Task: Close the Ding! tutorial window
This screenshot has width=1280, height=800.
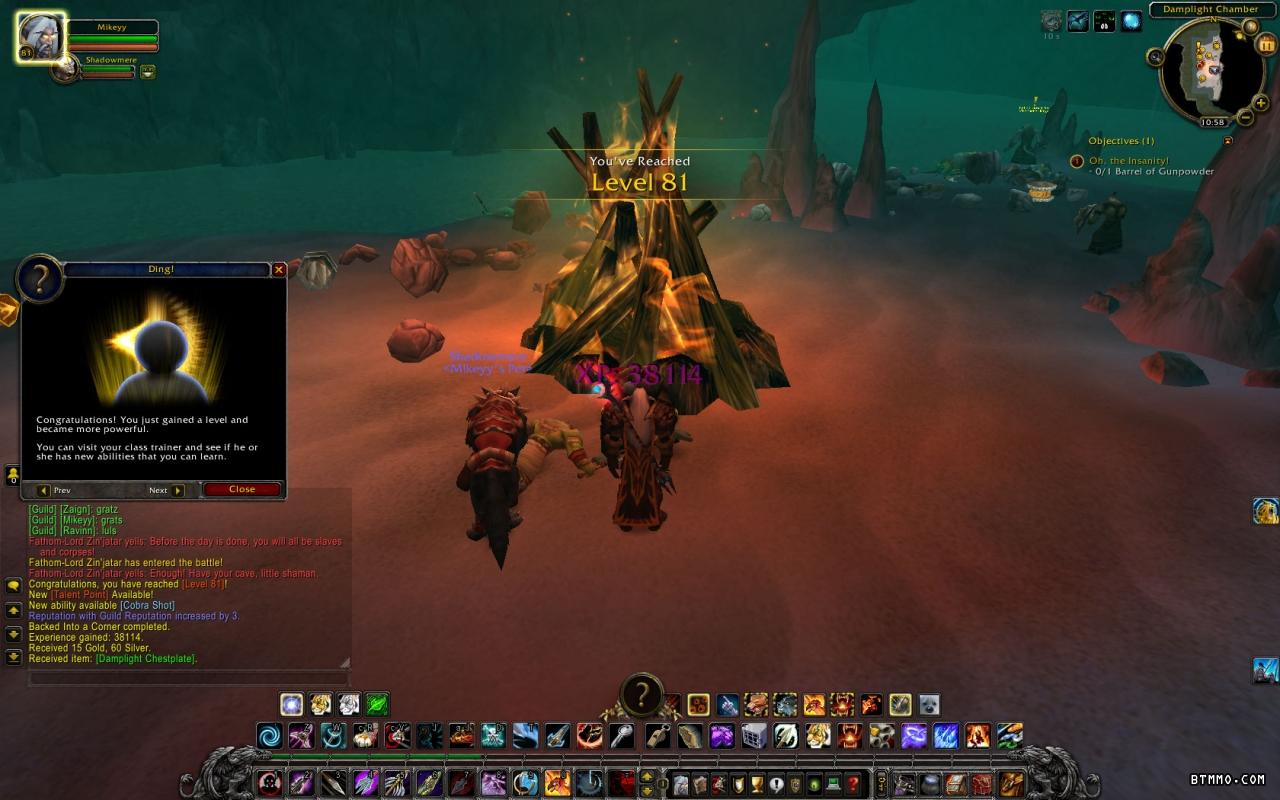Action: click(x=241, y=490)
